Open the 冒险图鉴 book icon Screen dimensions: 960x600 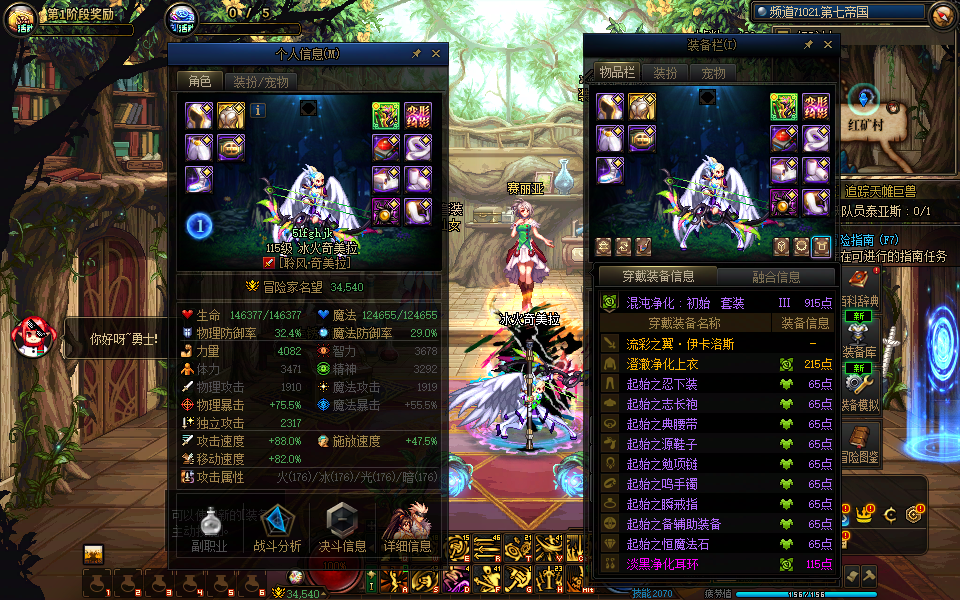click(860, 442)
